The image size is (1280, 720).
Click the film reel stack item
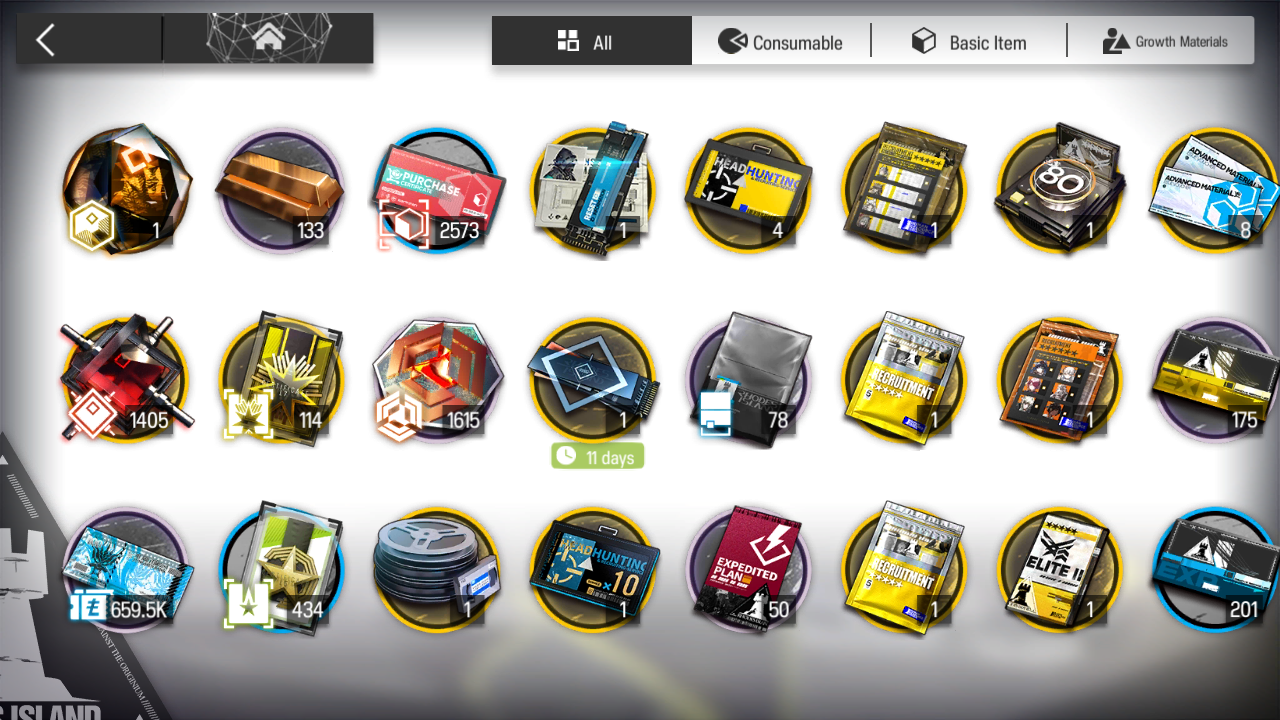(x=437, y=570)
